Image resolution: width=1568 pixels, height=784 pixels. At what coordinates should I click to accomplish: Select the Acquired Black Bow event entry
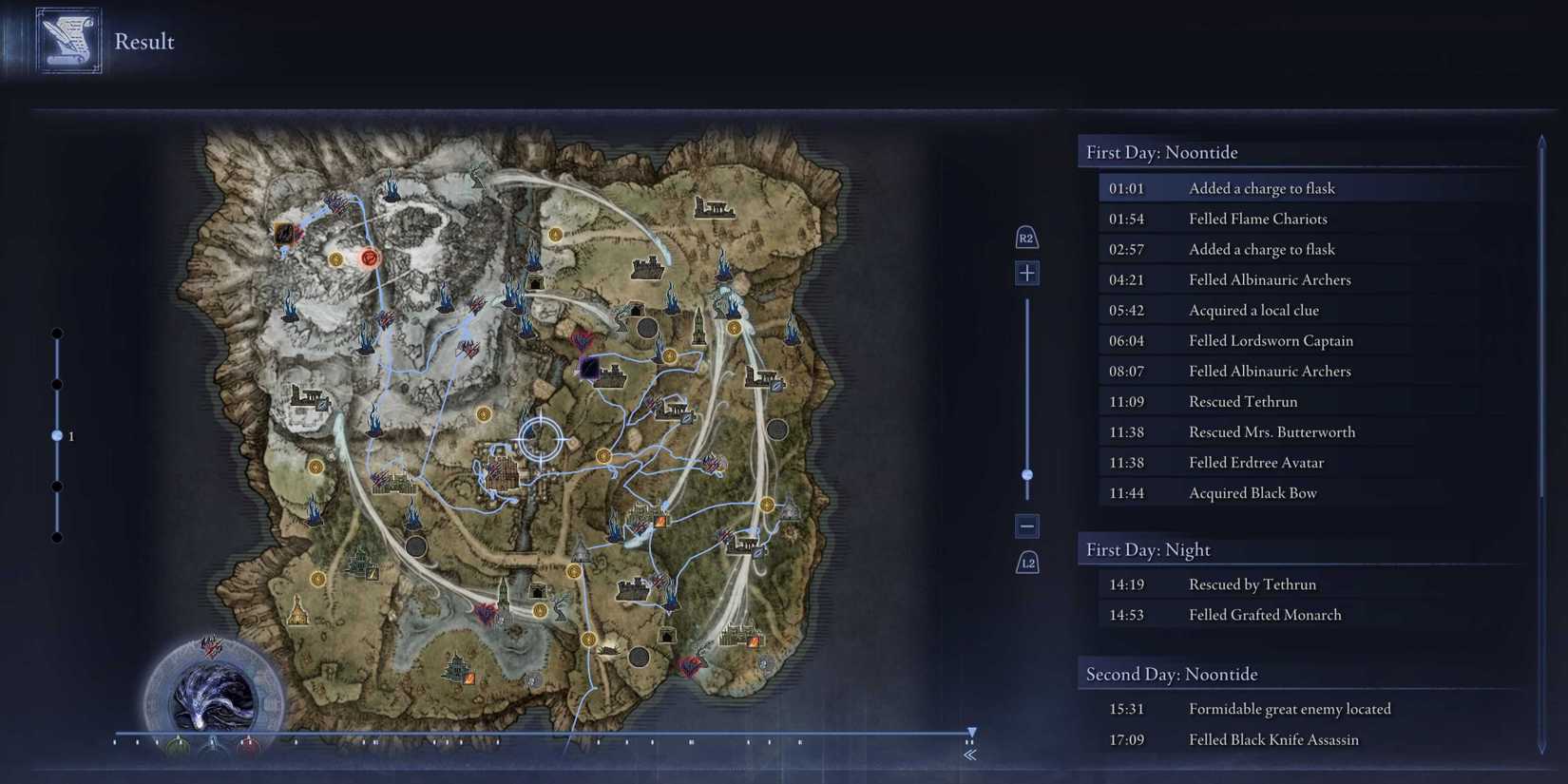coord(1252,492)
